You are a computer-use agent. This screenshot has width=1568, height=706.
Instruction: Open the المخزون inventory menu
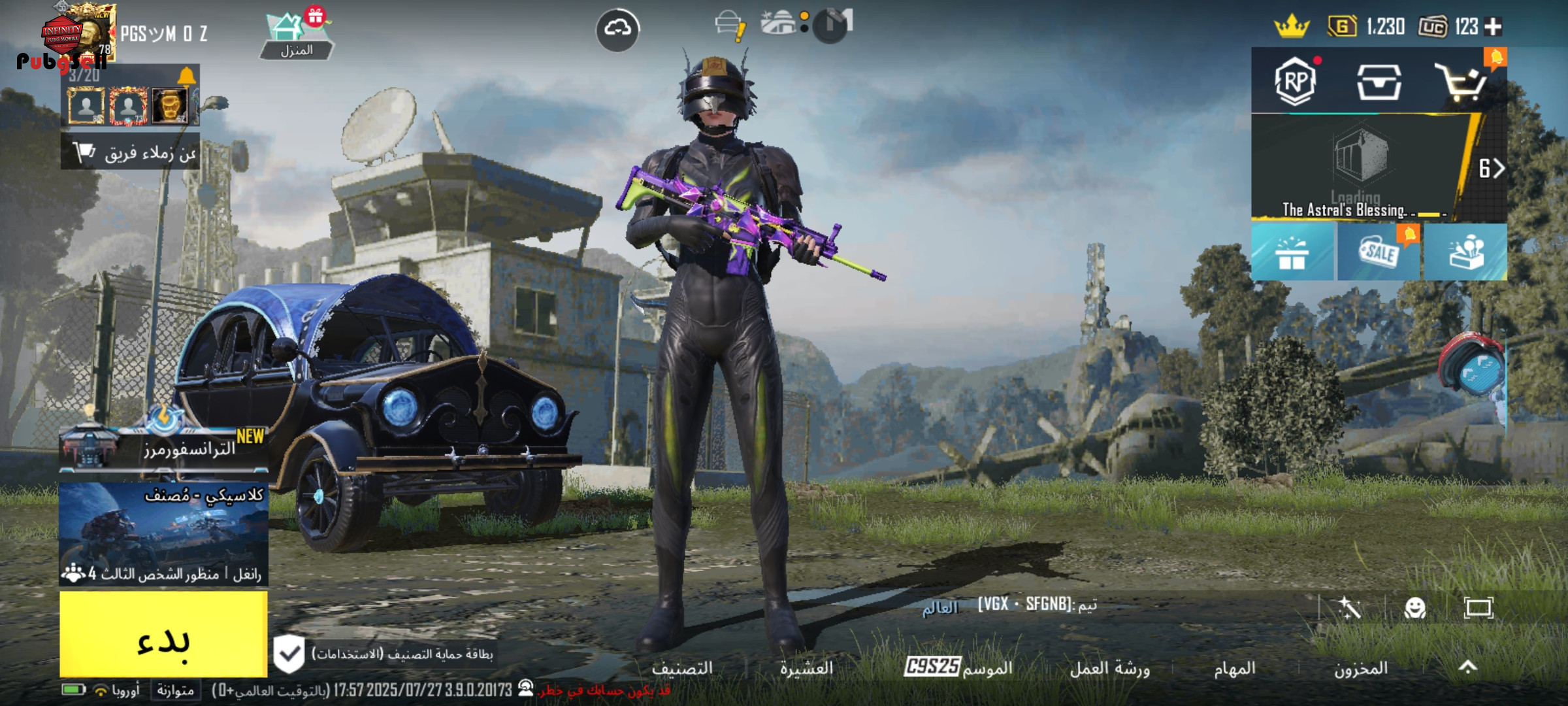click(1360, 668)
